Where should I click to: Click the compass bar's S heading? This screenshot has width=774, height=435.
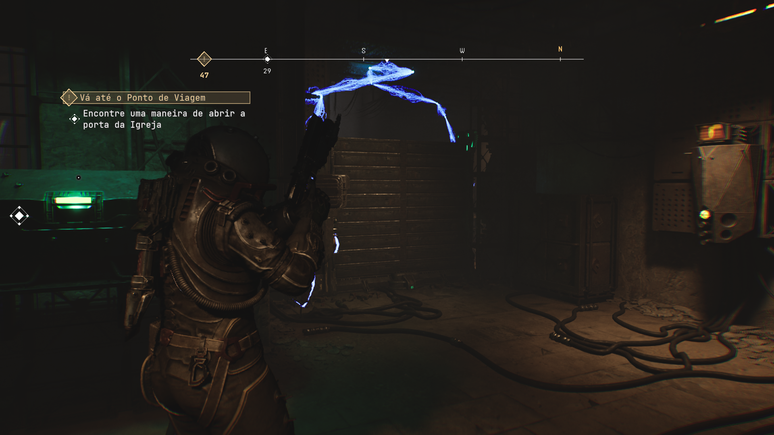[x=363, y=50]
